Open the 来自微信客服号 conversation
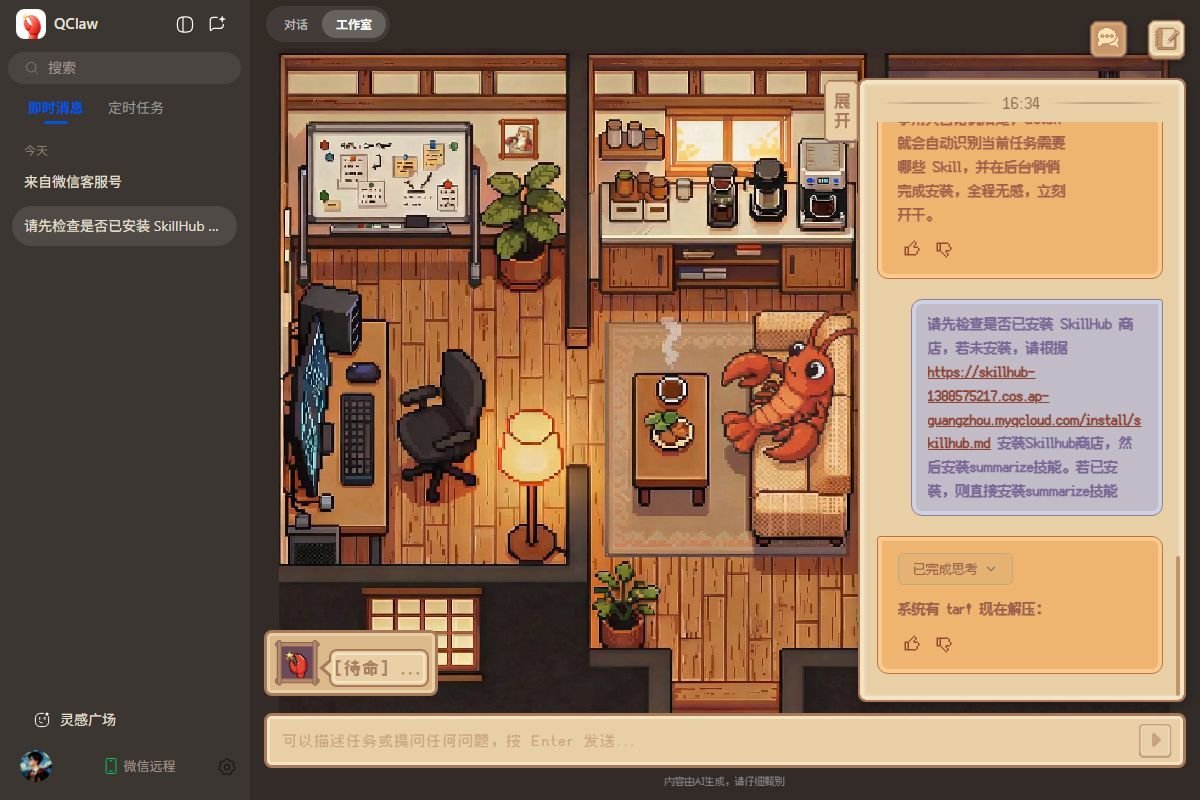This screenshot has height=800, width=1200. pyautogui.click(x=73, y=182)
